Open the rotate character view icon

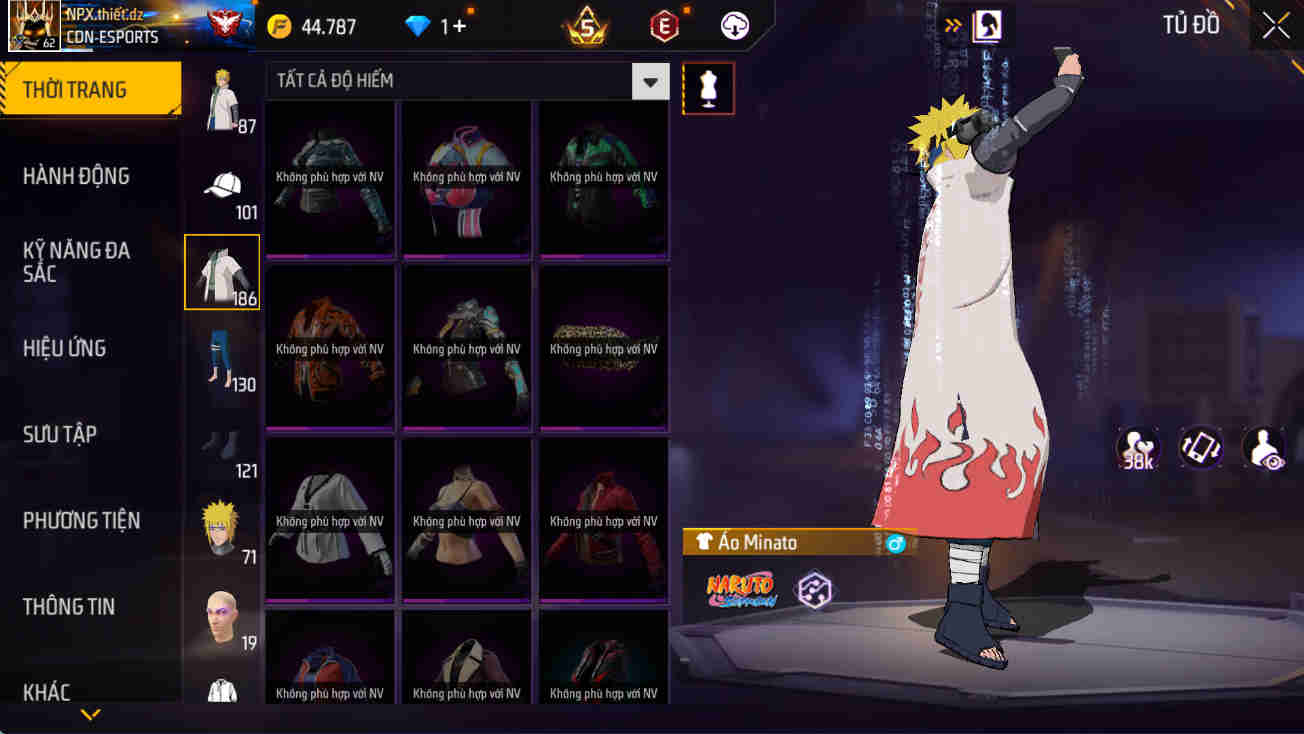pos(1199,449)
